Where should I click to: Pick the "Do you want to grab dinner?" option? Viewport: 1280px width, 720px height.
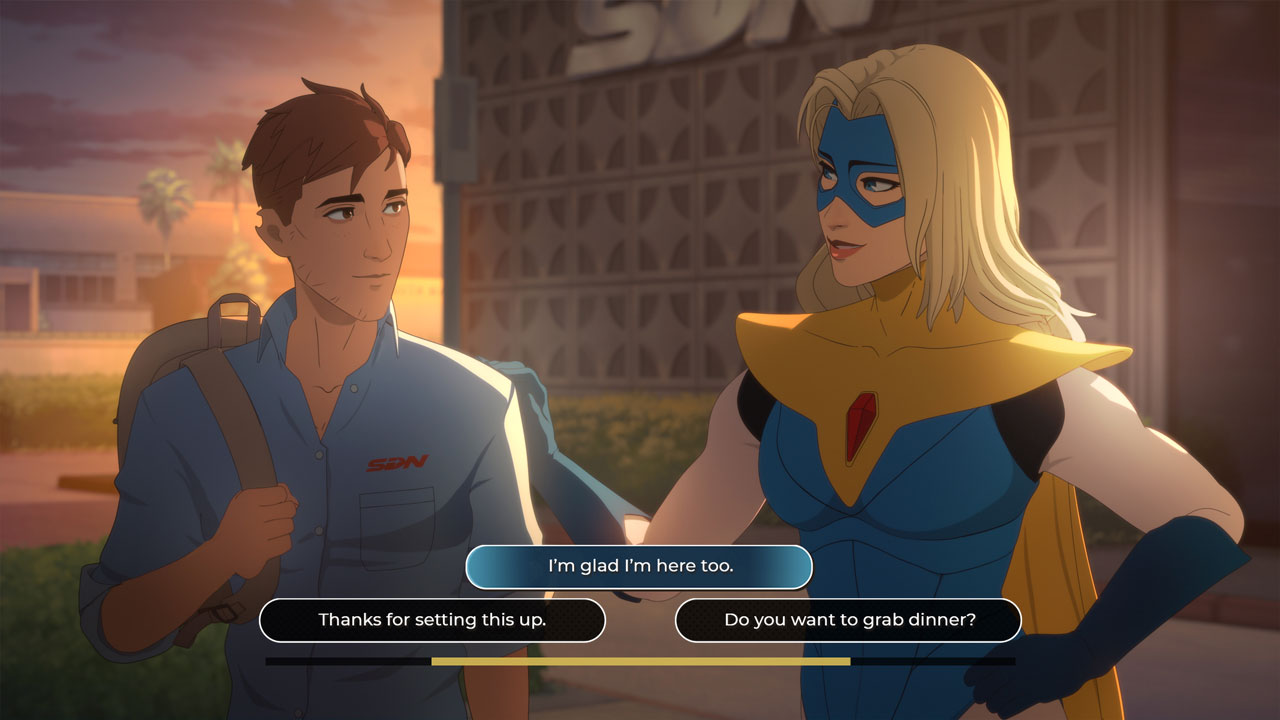pyautogui.click(x=848, y=620)
